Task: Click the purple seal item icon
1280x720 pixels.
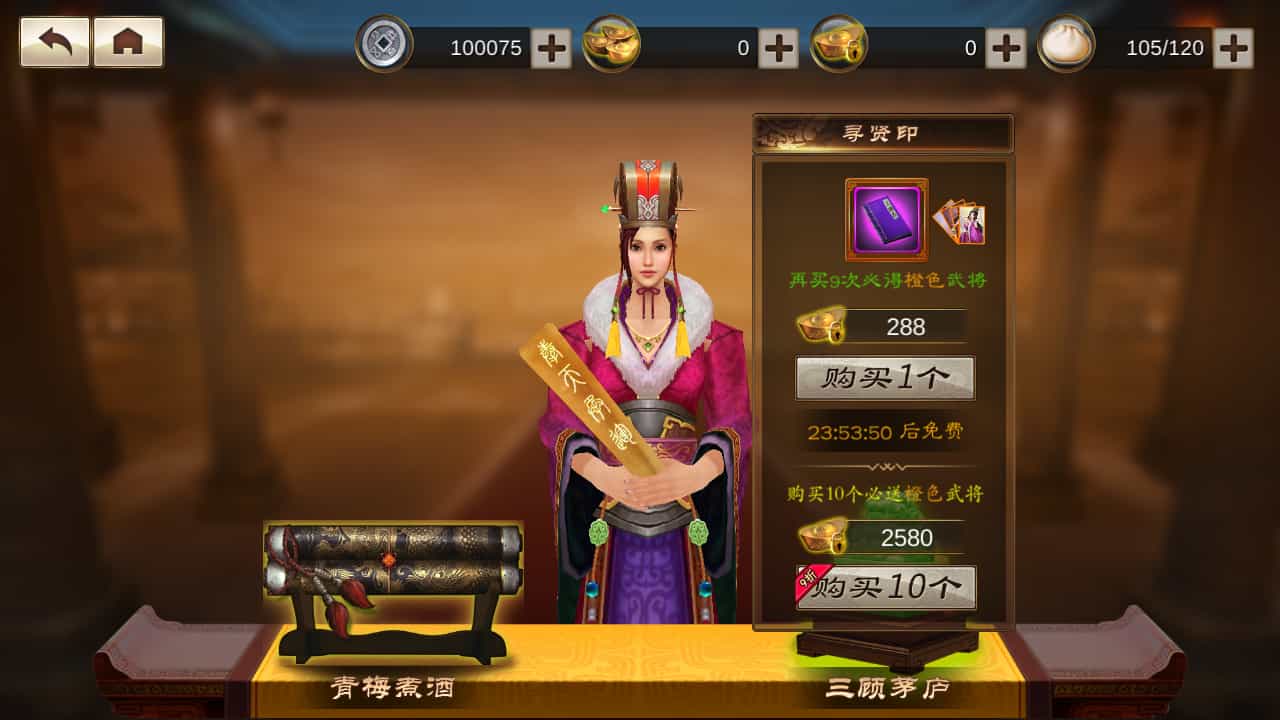Action: pyautogui.click(x=885, y=218)
